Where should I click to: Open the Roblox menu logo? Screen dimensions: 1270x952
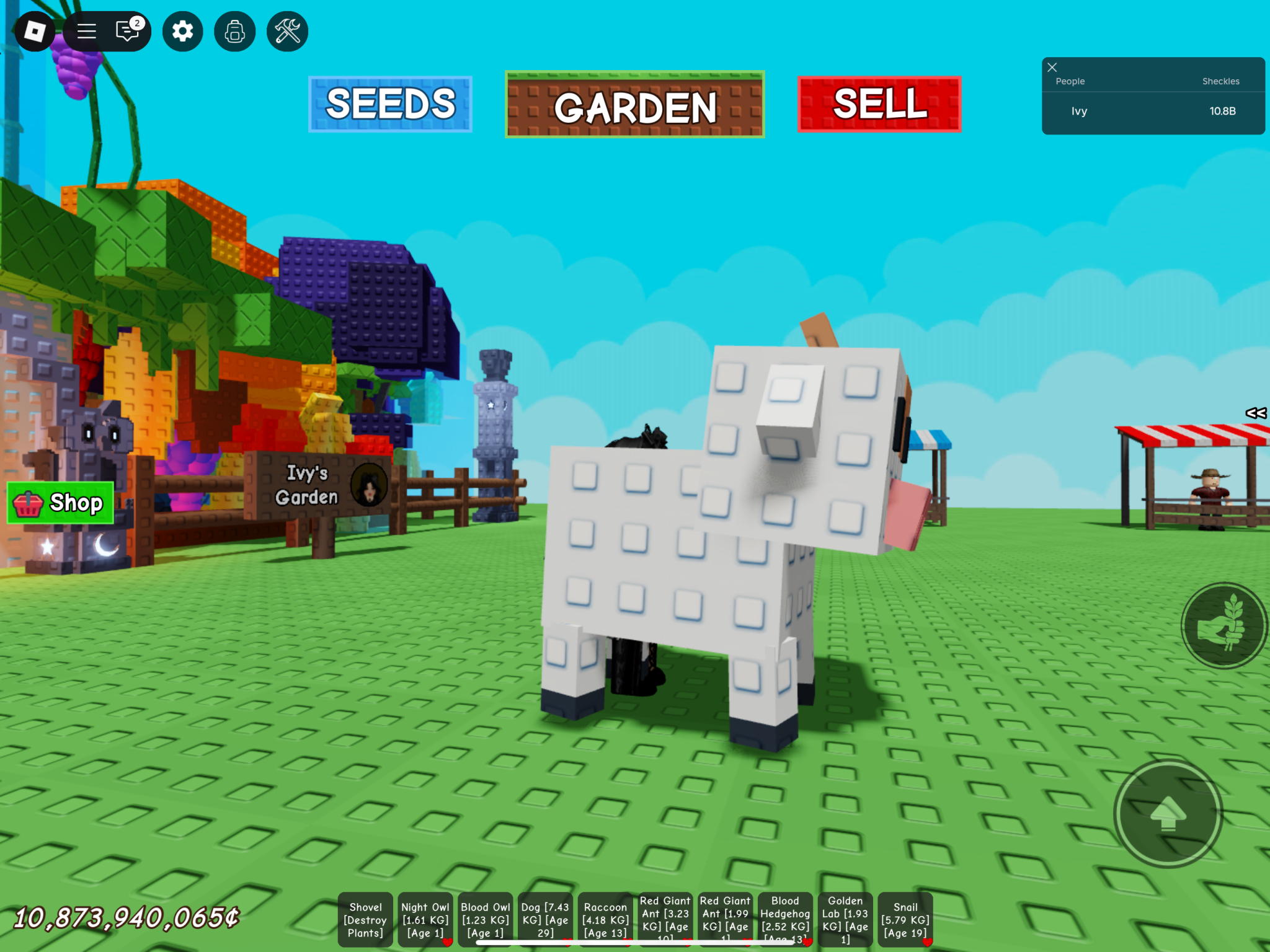[35, 31]
